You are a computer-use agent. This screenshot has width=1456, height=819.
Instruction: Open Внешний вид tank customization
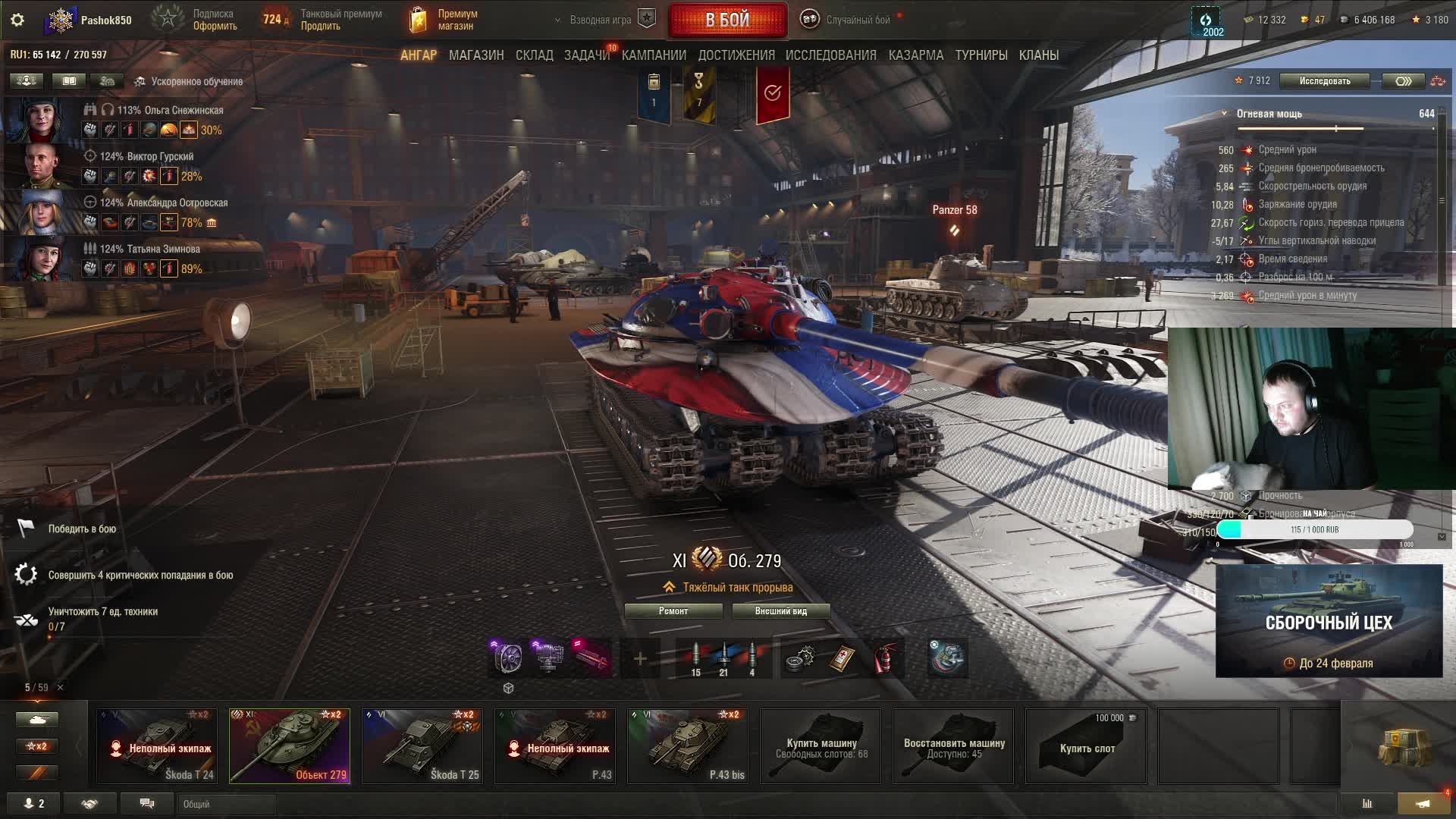780,611
